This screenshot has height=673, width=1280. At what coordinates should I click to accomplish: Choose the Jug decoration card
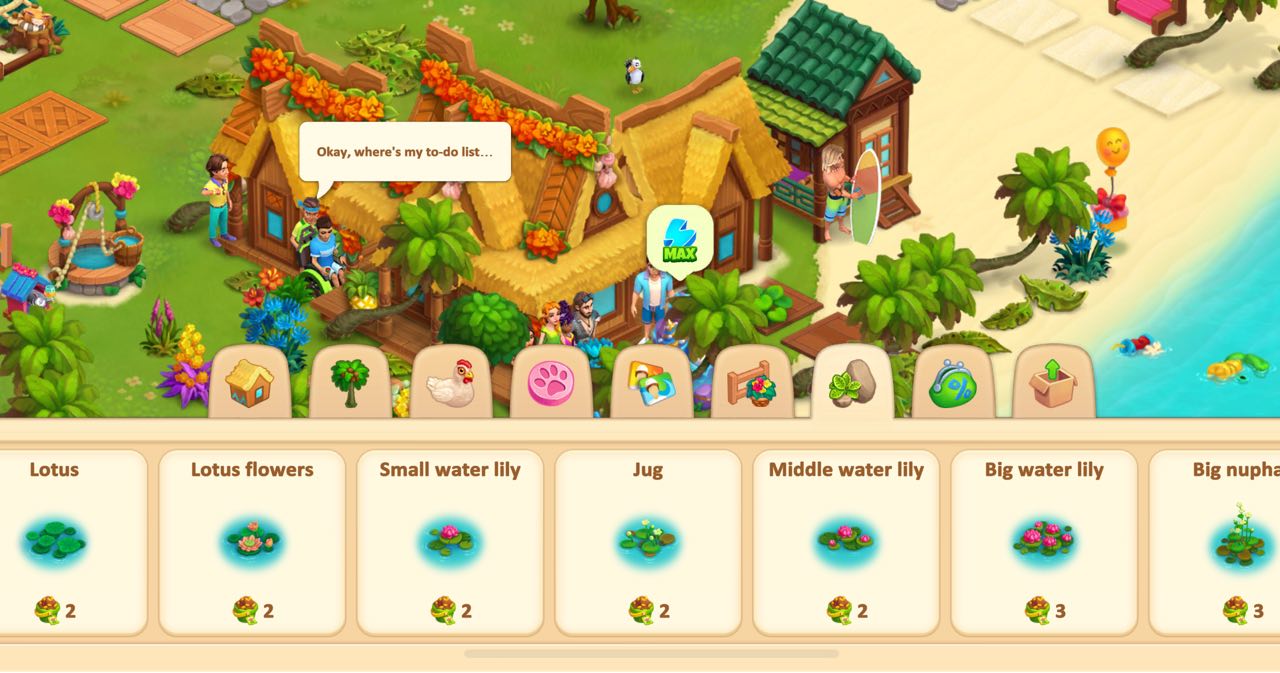[648, 541]
